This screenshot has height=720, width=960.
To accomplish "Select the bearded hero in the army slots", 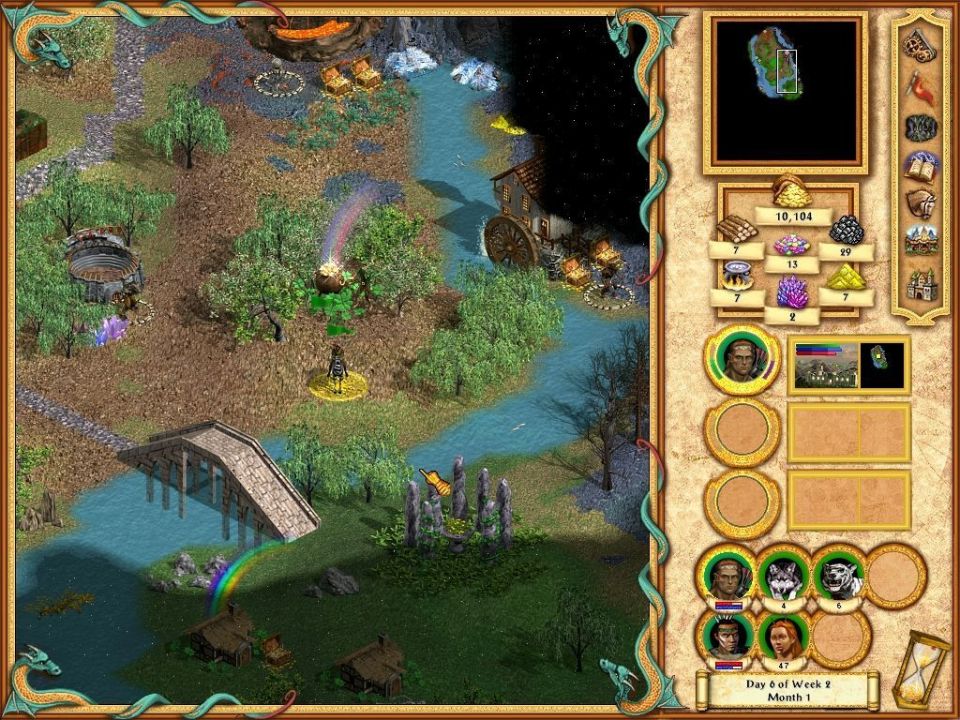I will (727, 576).
